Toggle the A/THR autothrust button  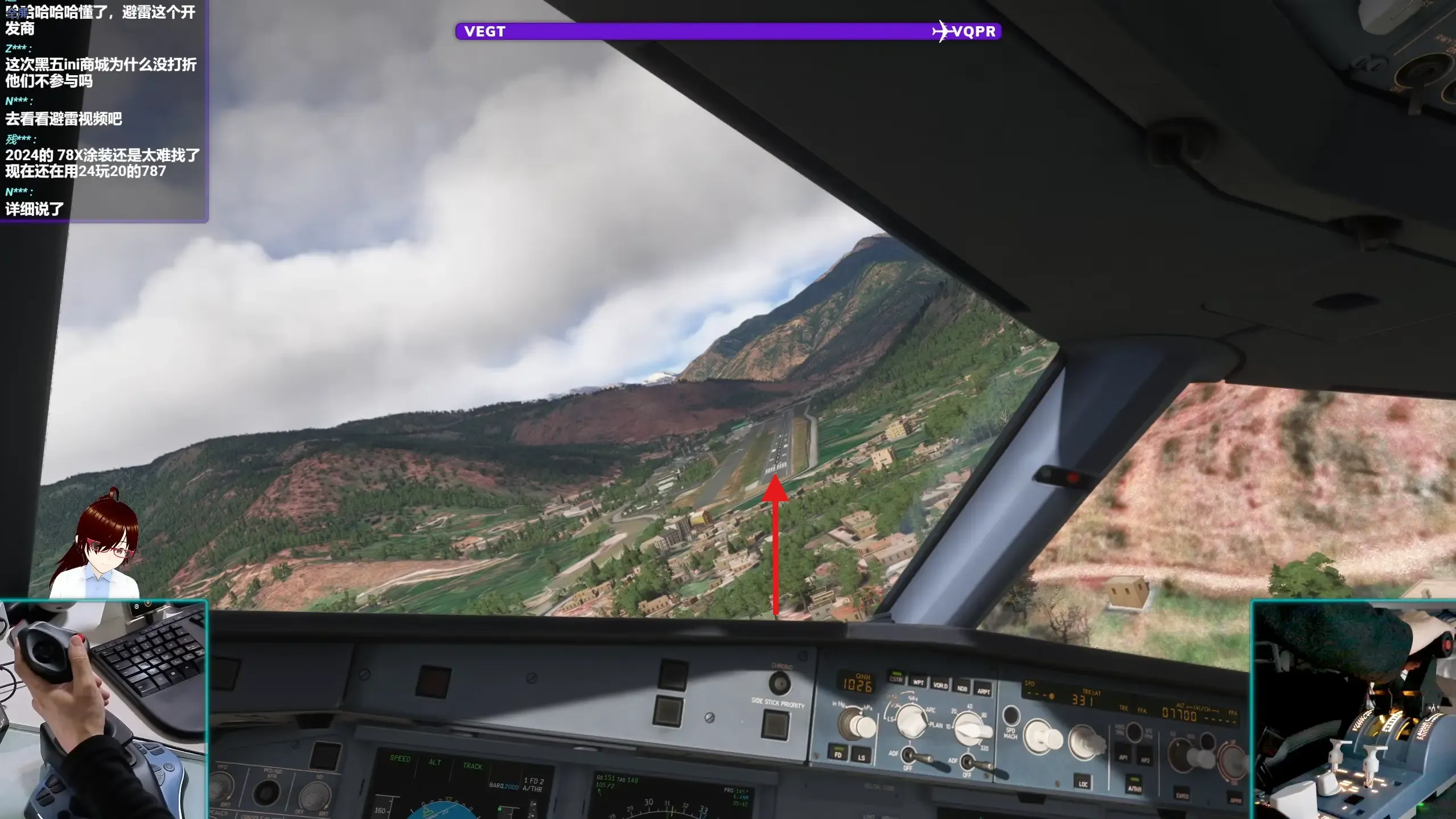point(1134,787)
